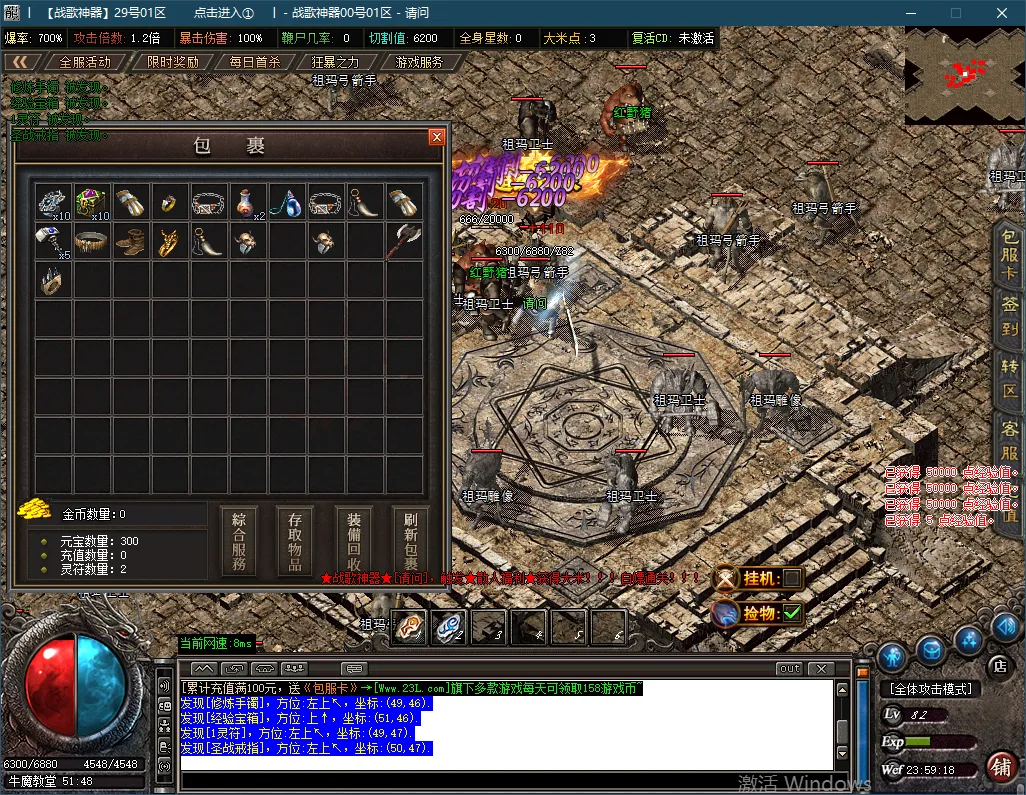
Task: Maximize the game window
Action: pos(955,13)
